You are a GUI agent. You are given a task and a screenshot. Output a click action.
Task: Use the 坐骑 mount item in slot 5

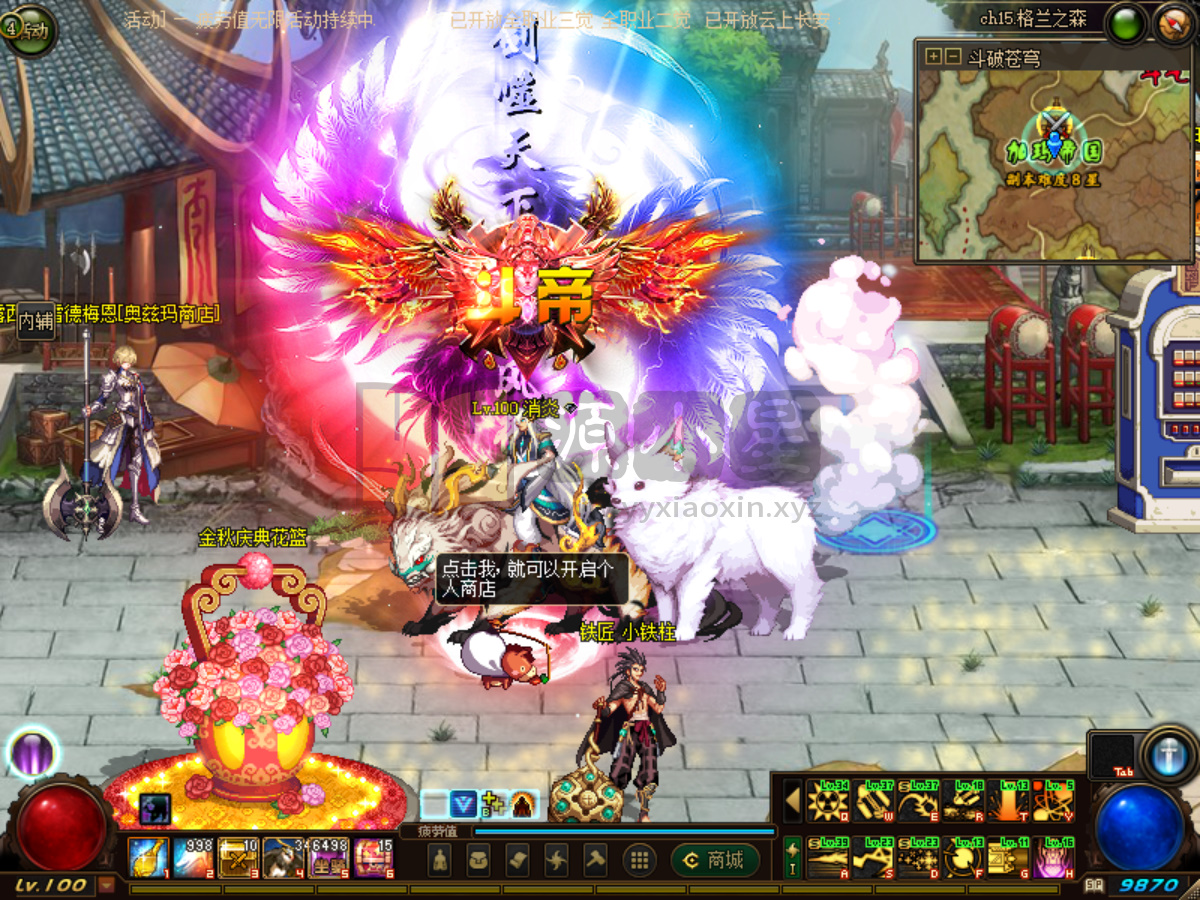[x=328, y=858]
